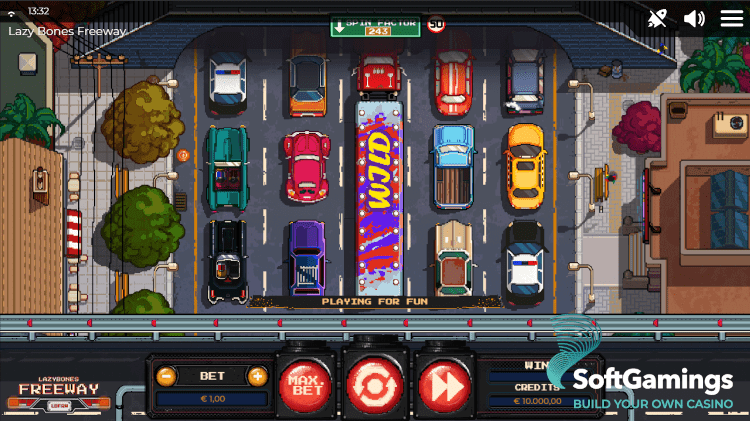
Task: Visit the SoftGamings overlay link
Action: (653, 385)
